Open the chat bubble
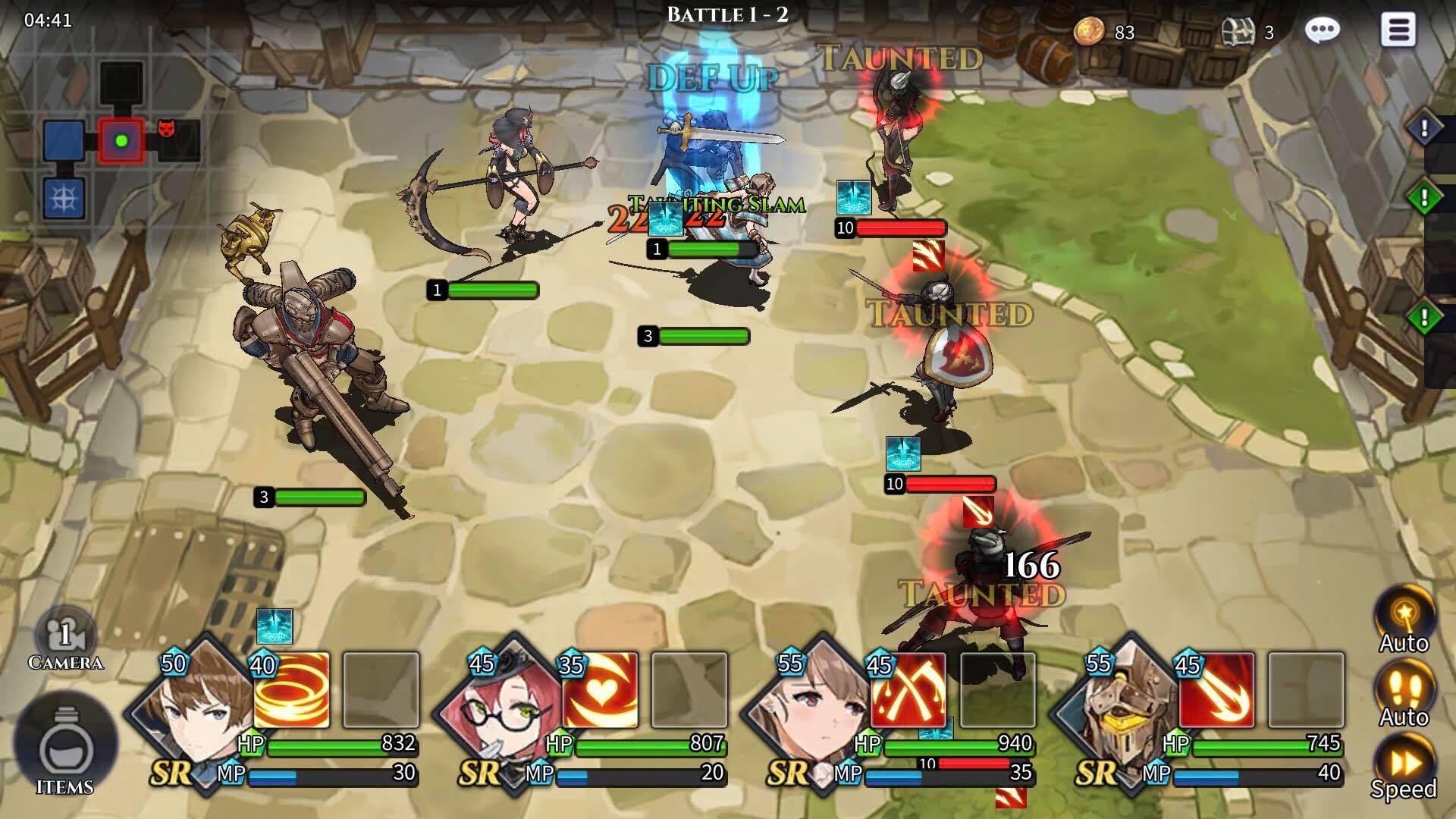This screenshot has width=1456, height=819. point(1323,30)
